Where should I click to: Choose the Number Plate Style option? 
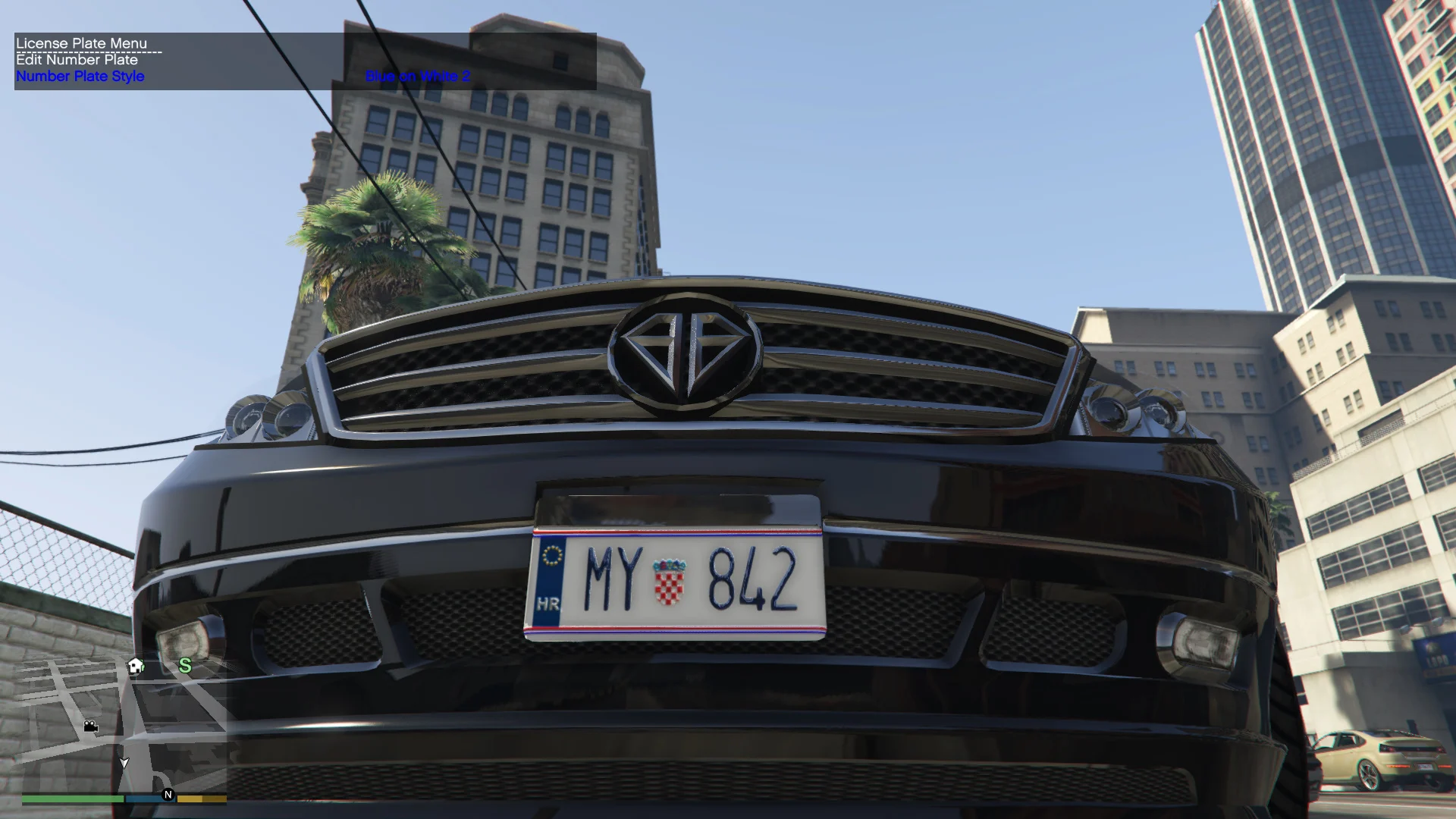point(80,77)
